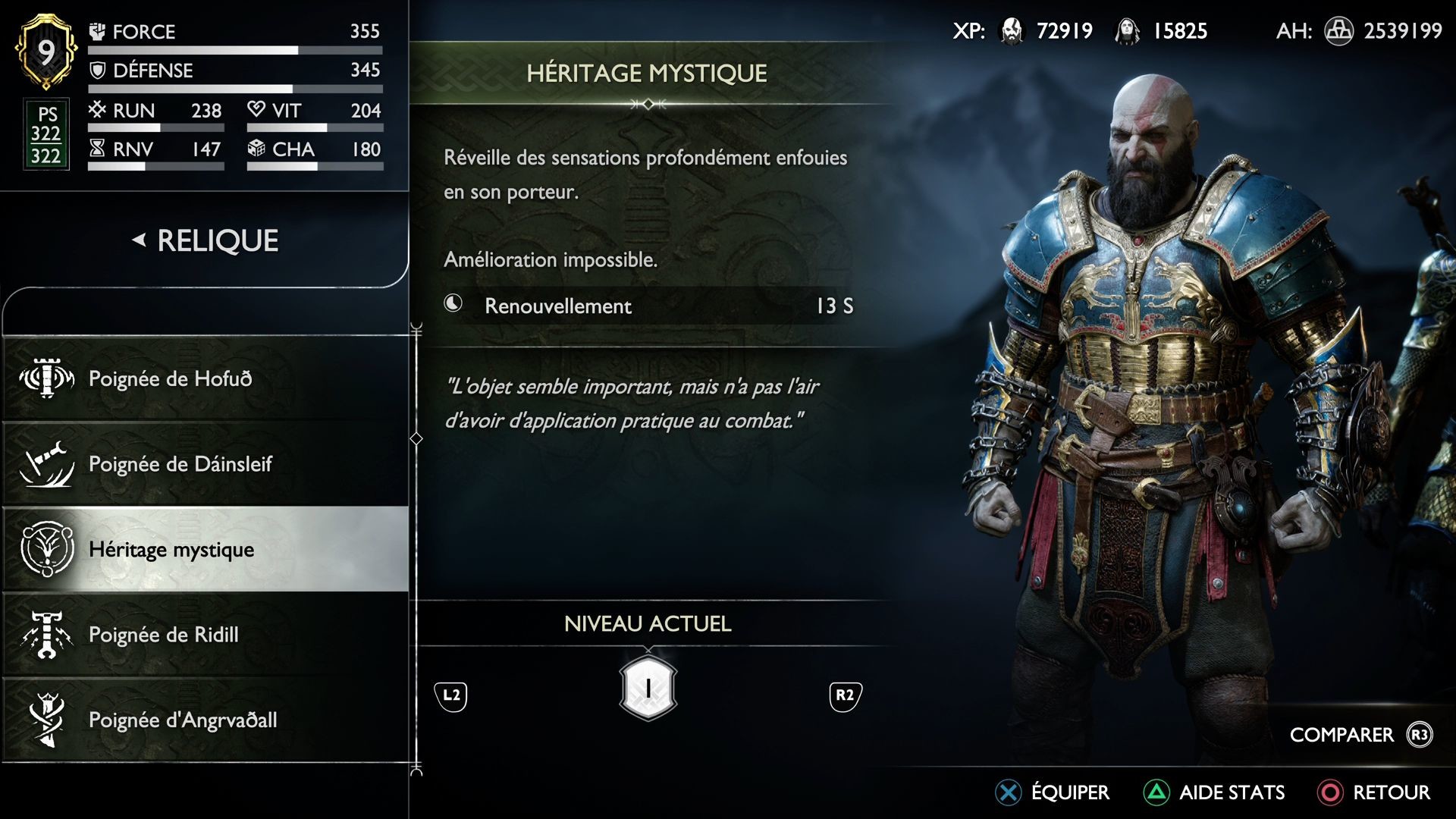Open the Niveau Actuel shield marker
Screen dimensions: 1456x819
tap(647, 689)
